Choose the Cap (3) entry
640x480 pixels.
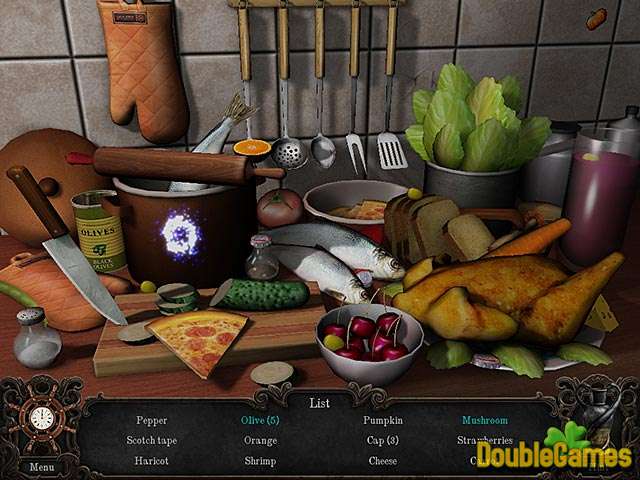(382, 440)
